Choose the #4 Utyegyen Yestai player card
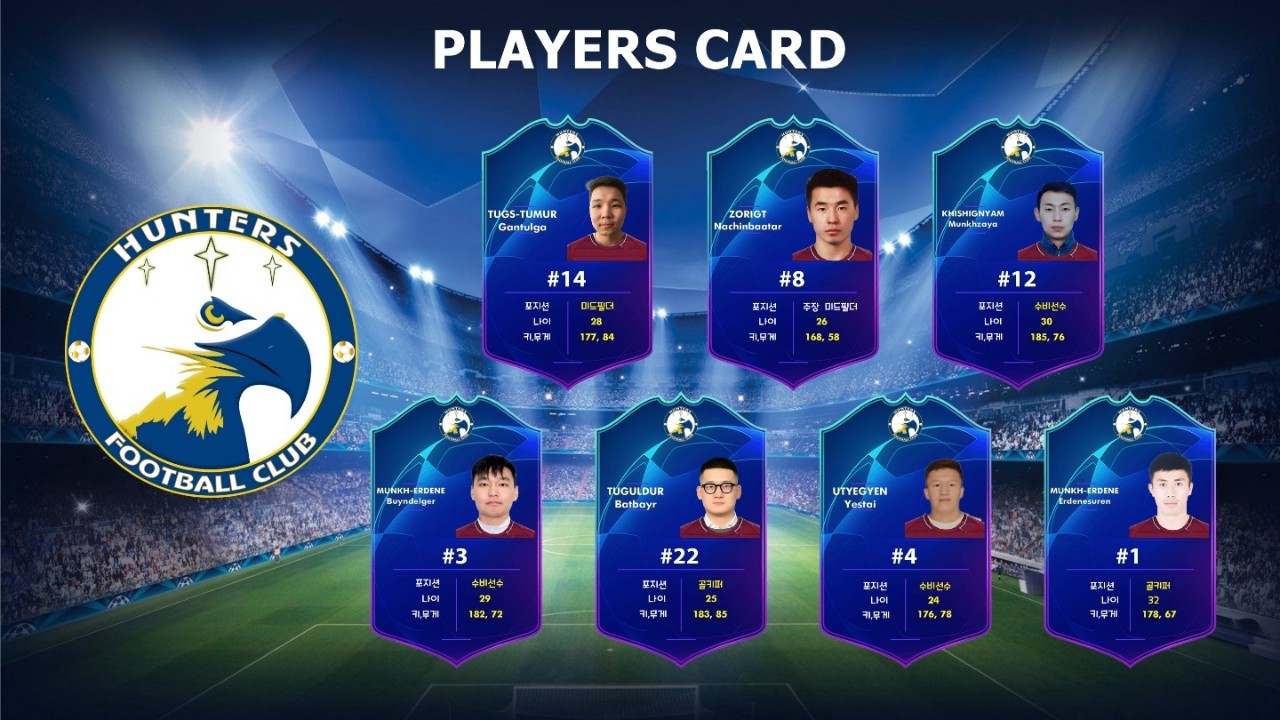Image resolution: width=1280 pixels, height=720 pixels. [x=905, y=530]
